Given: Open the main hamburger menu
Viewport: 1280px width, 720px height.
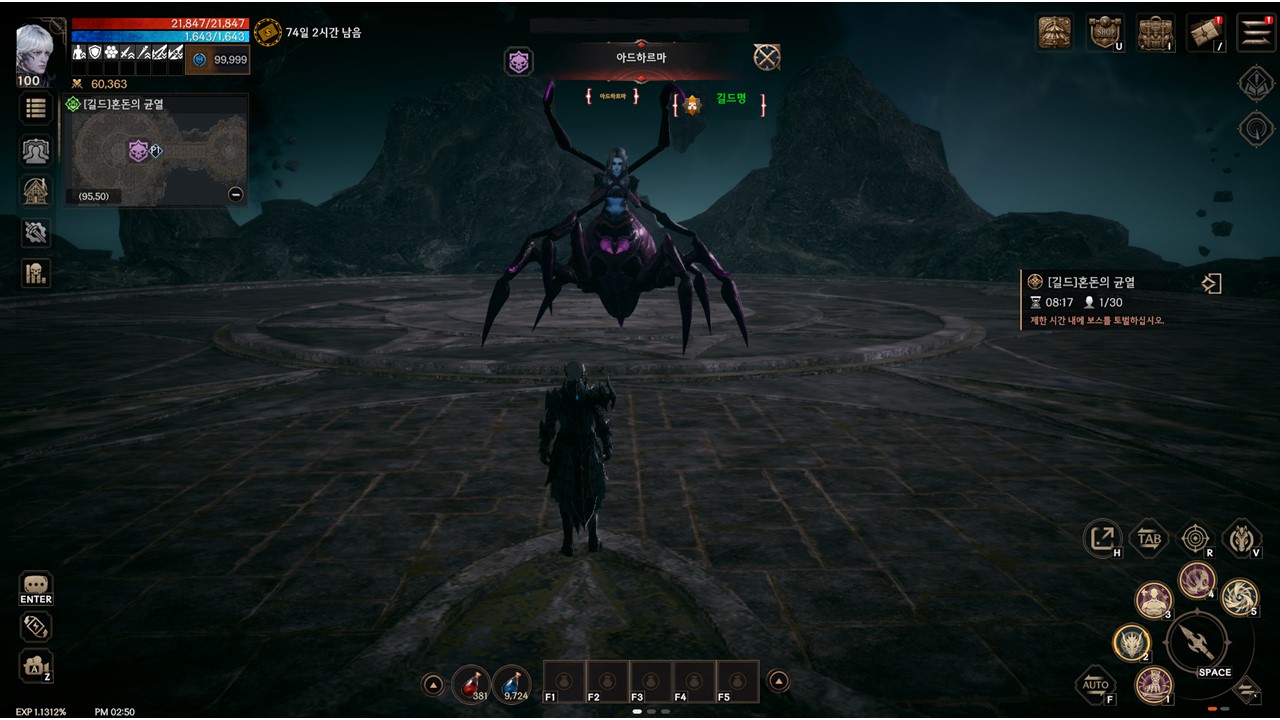Looking at the screenshot, I should 1255,32.
